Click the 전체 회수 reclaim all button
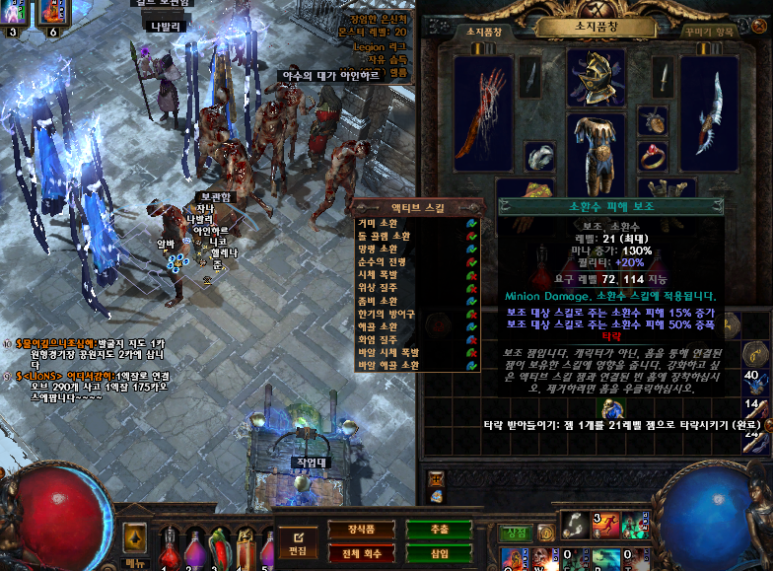 (x=360, y=553)
